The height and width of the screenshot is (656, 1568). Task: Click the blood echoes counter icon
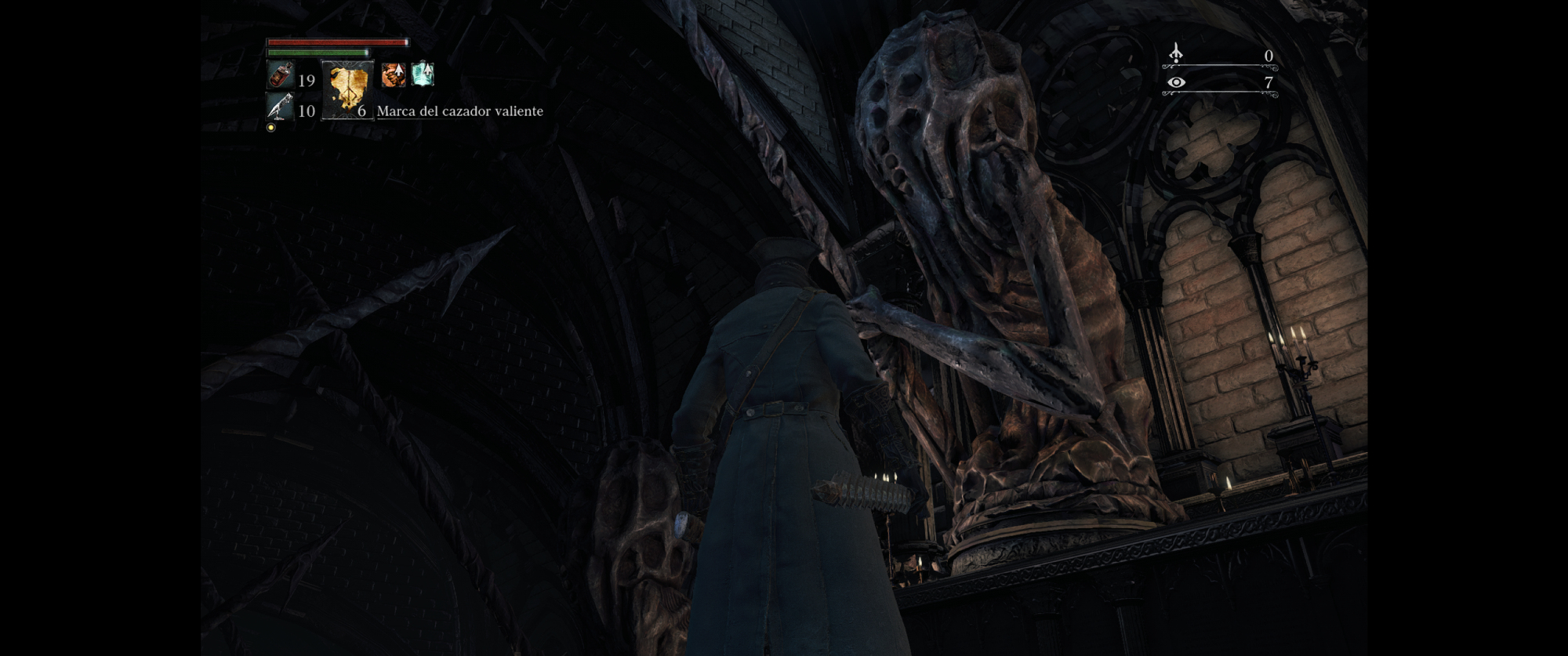pos(1176,53)
